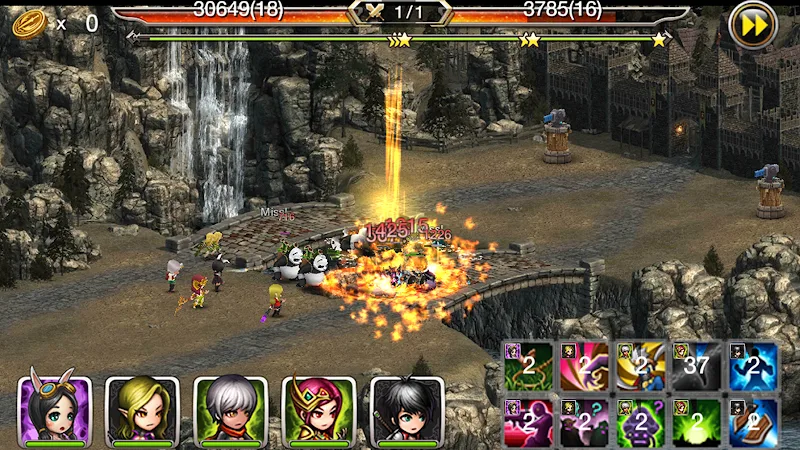Tap the fast-forward speed button

[753, 24]
